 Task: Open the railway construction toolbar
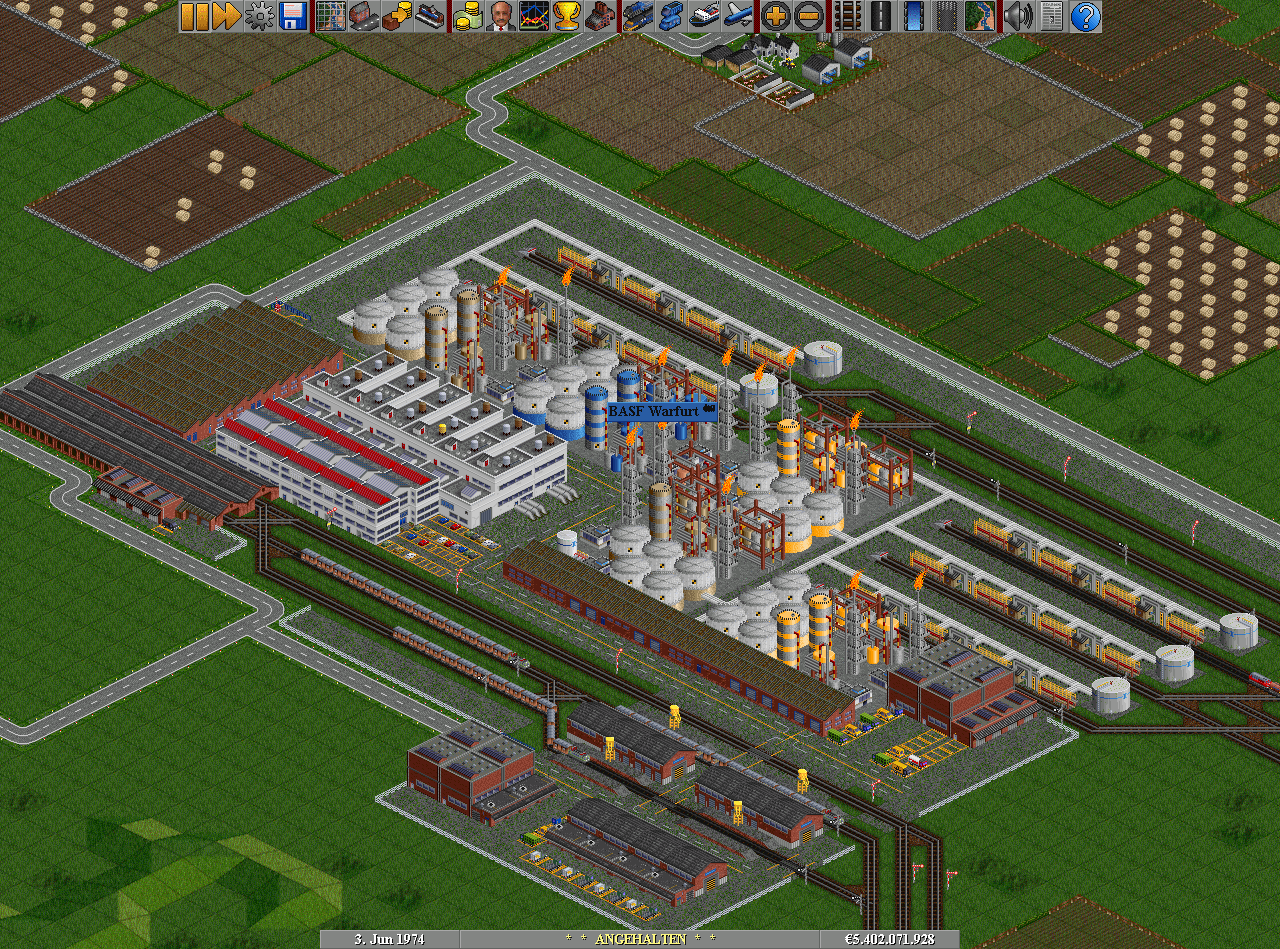[x=847, y=16]
